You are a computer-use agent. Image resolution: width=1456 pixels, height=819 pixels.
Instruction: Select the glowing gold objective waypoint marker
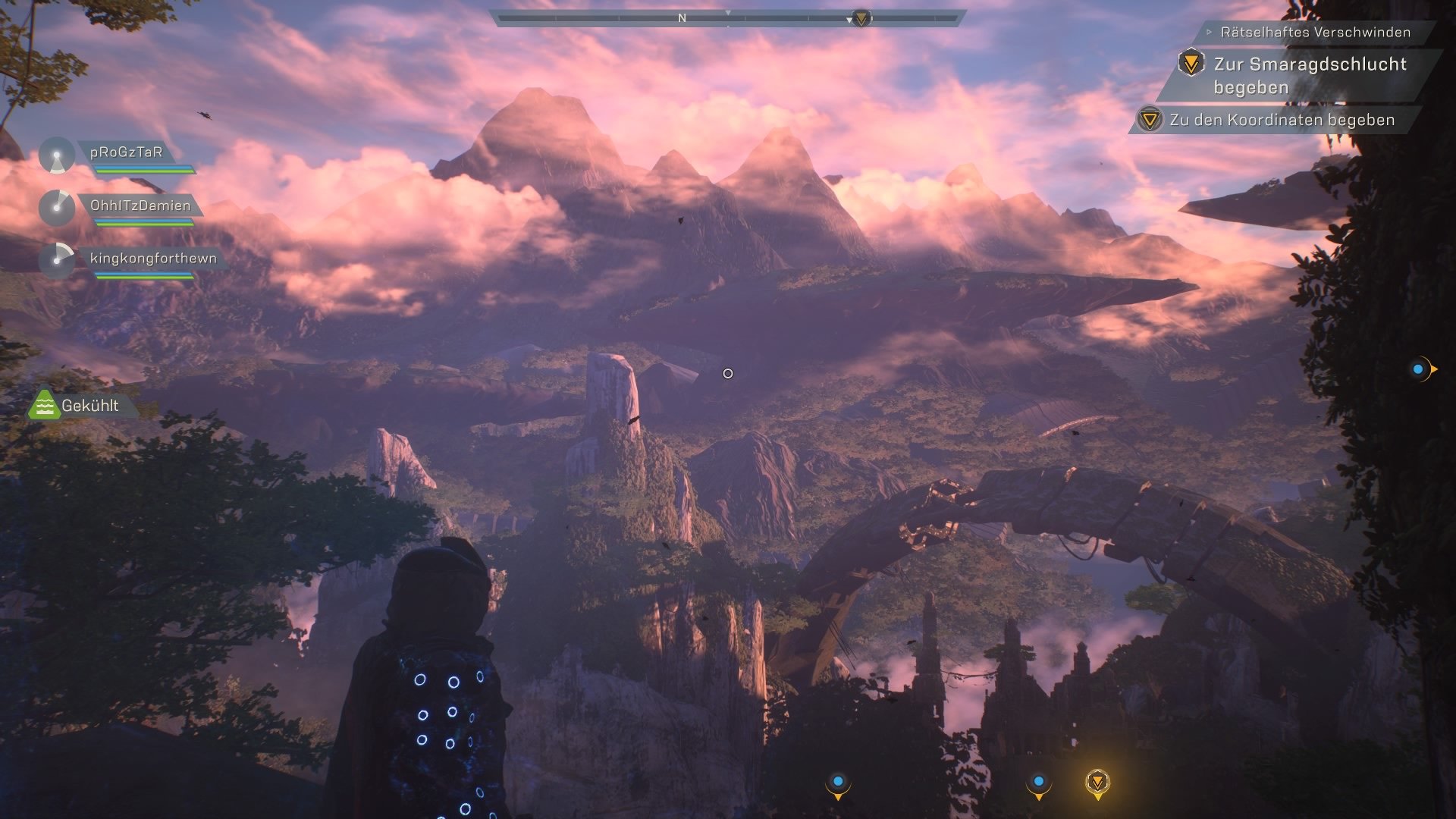point(1097,782)
